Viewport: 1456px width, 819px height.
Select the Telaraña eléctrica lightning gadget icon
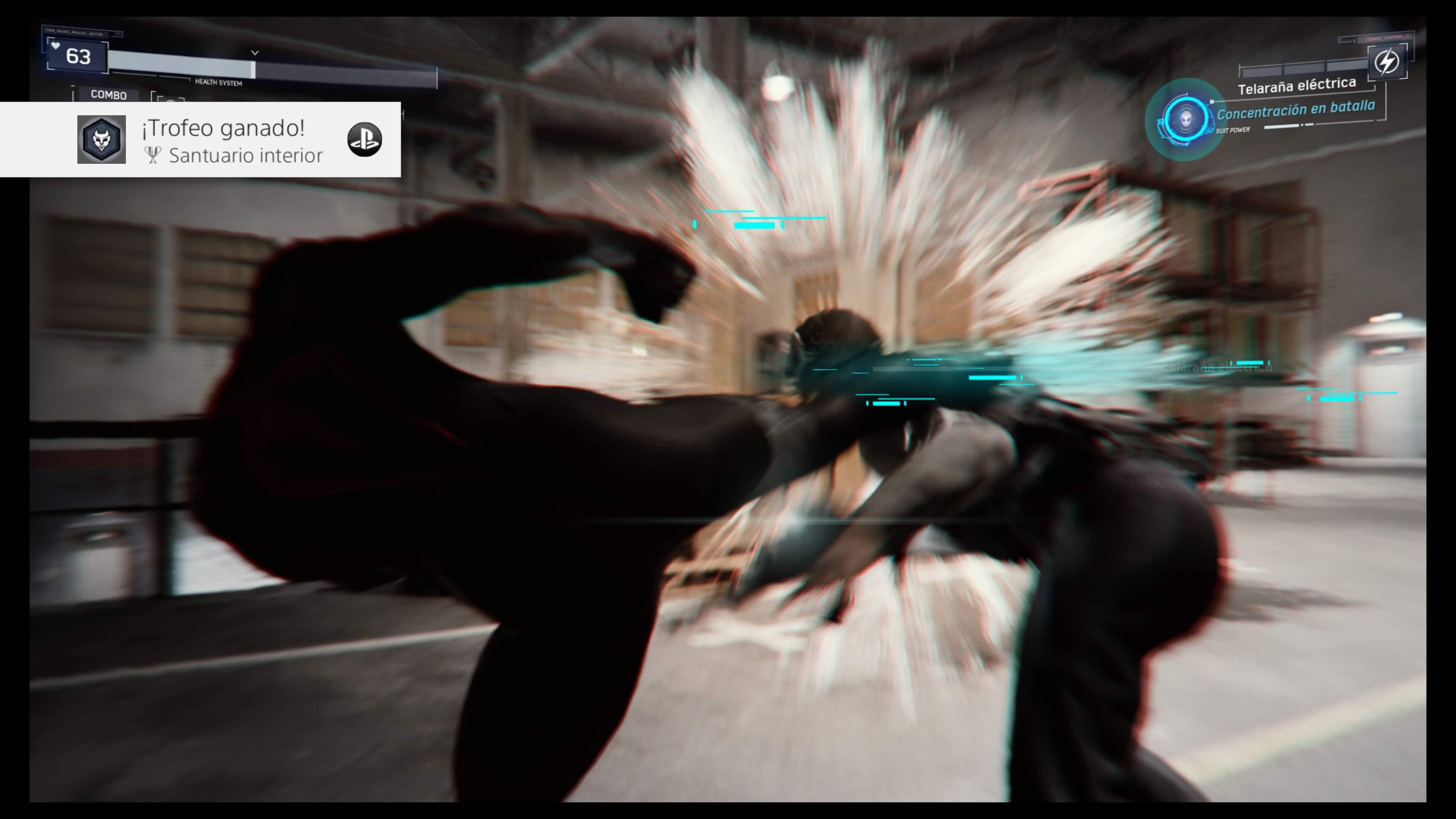[1387, 61]
